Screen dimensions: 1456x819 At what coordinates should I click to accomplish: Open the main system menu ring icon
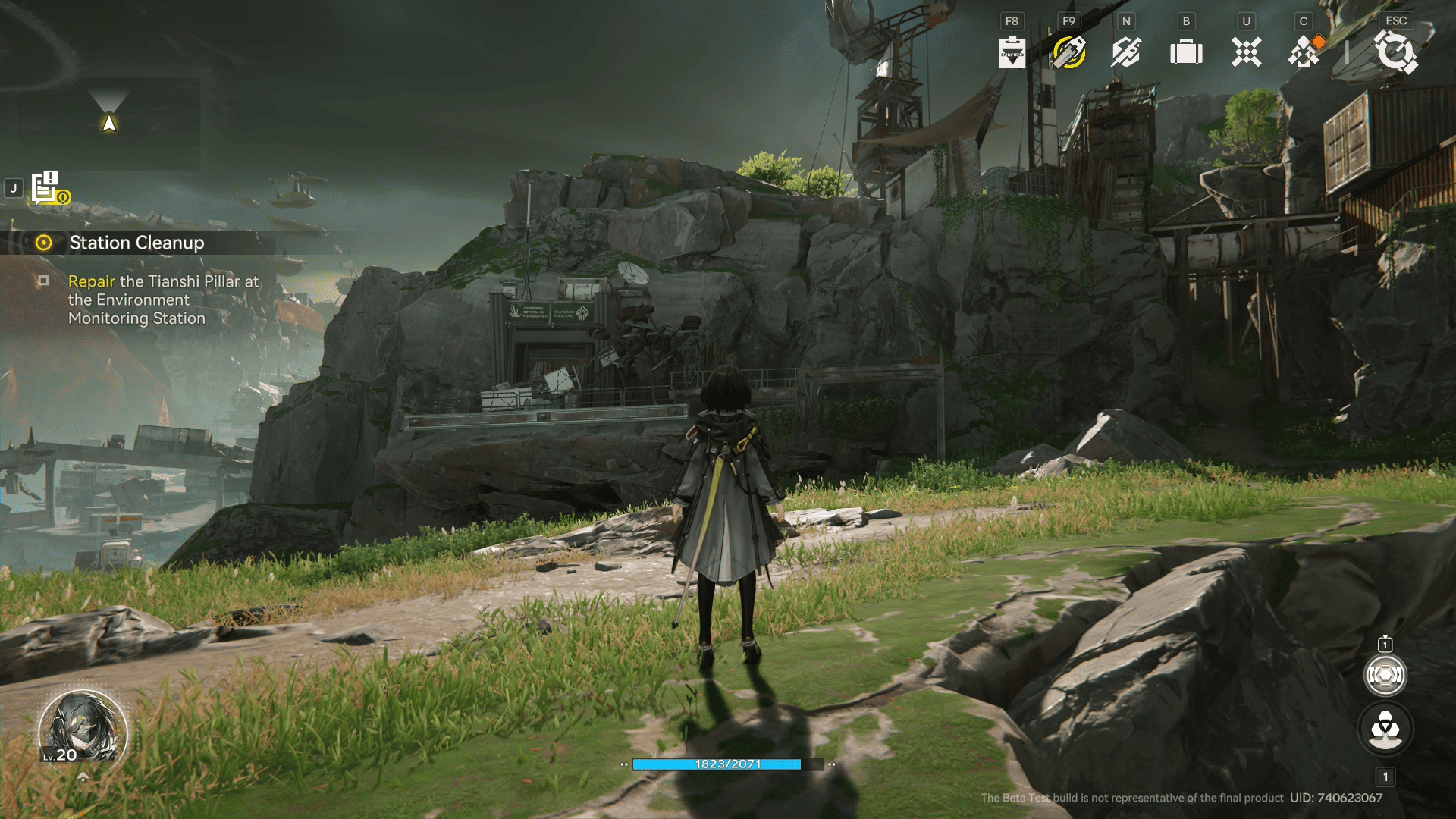(x=1395, y=52)
